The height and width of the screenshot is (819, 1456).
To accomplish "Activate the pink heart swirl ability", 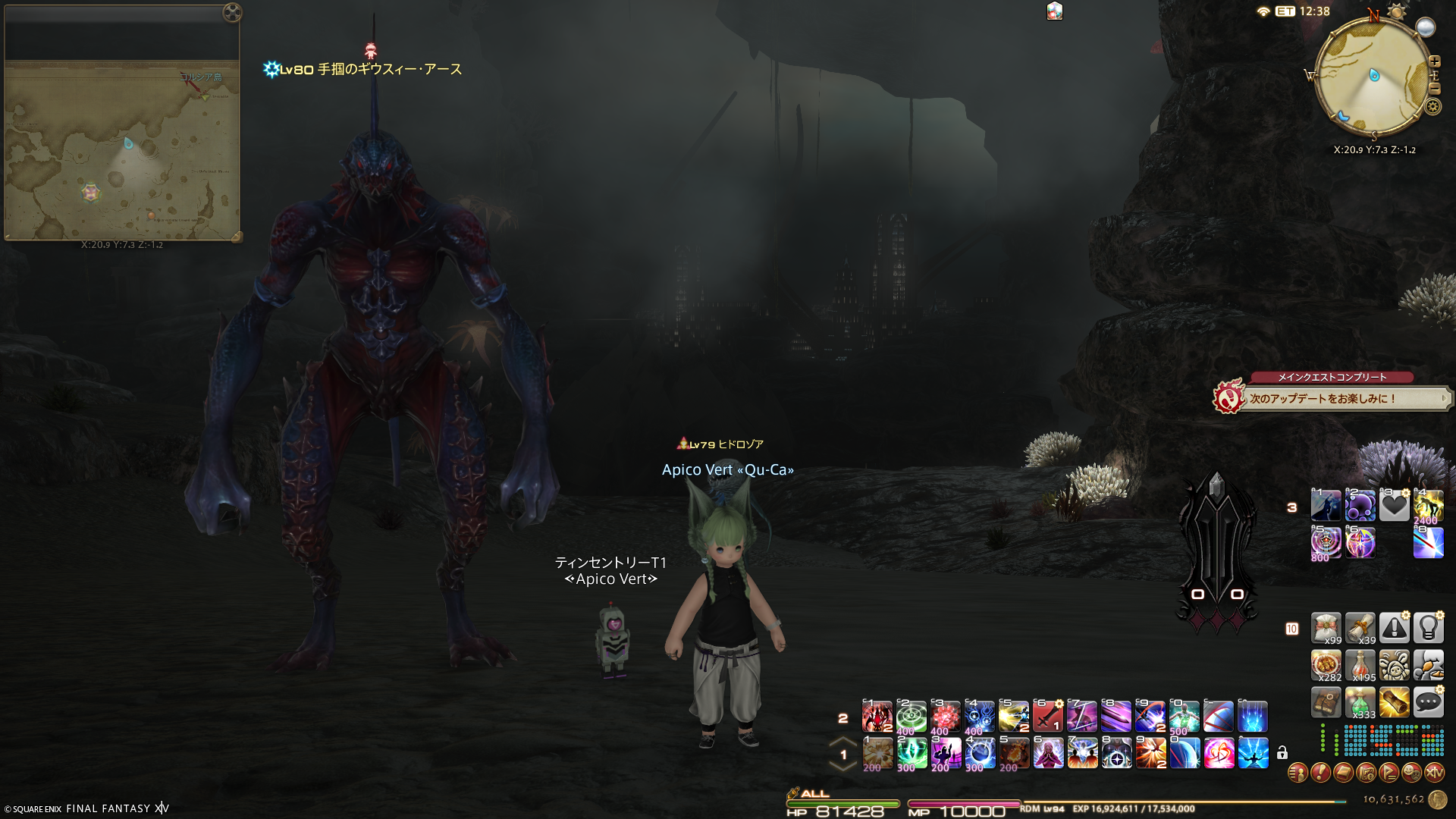I will point(1219,753).
